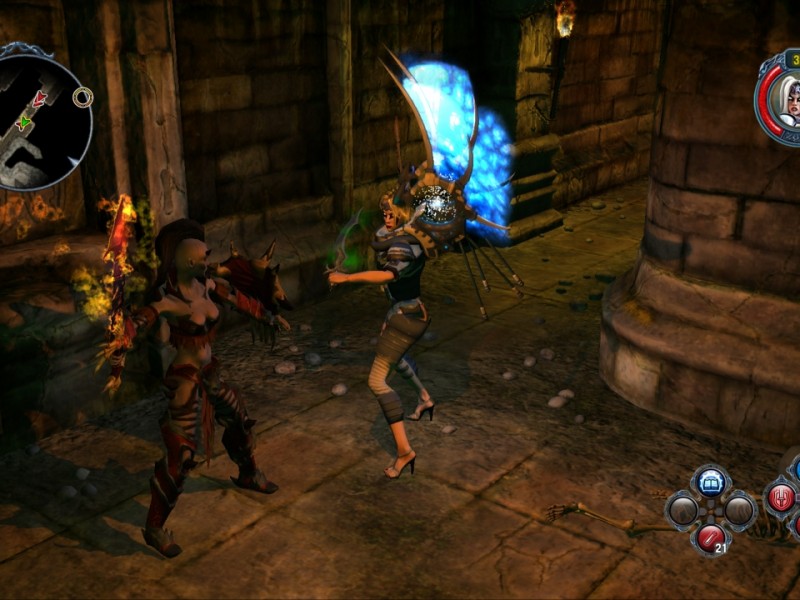Image resolution: width=800 pixels, height=600 pixels.
Task: Activate the red sword combat art icon
Action: pyautogui.click(x=781, y=497)
